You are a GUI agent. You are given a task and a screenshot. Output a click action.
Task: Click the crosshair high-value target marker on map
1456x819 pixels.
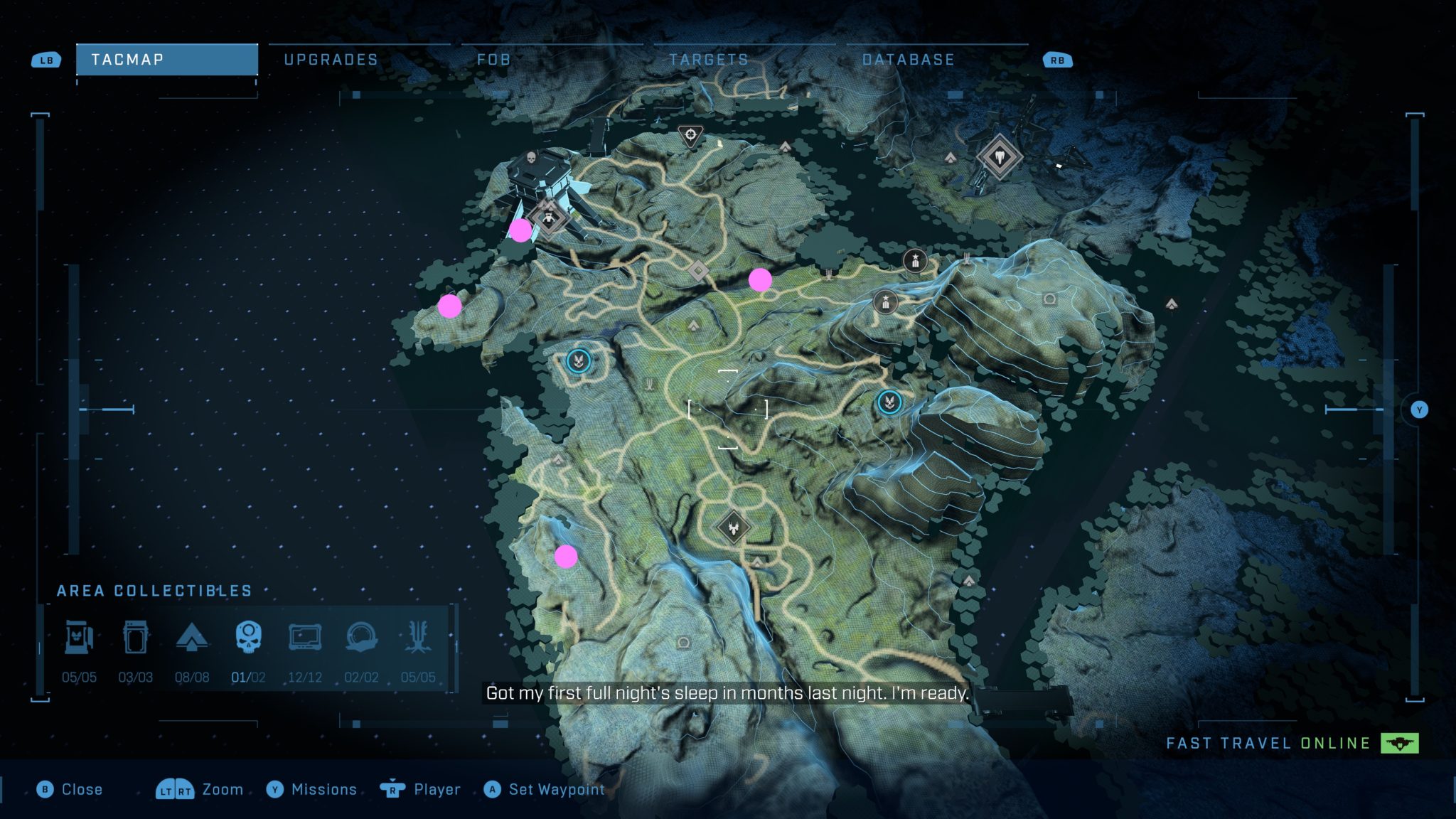click(x=690, y=134)
